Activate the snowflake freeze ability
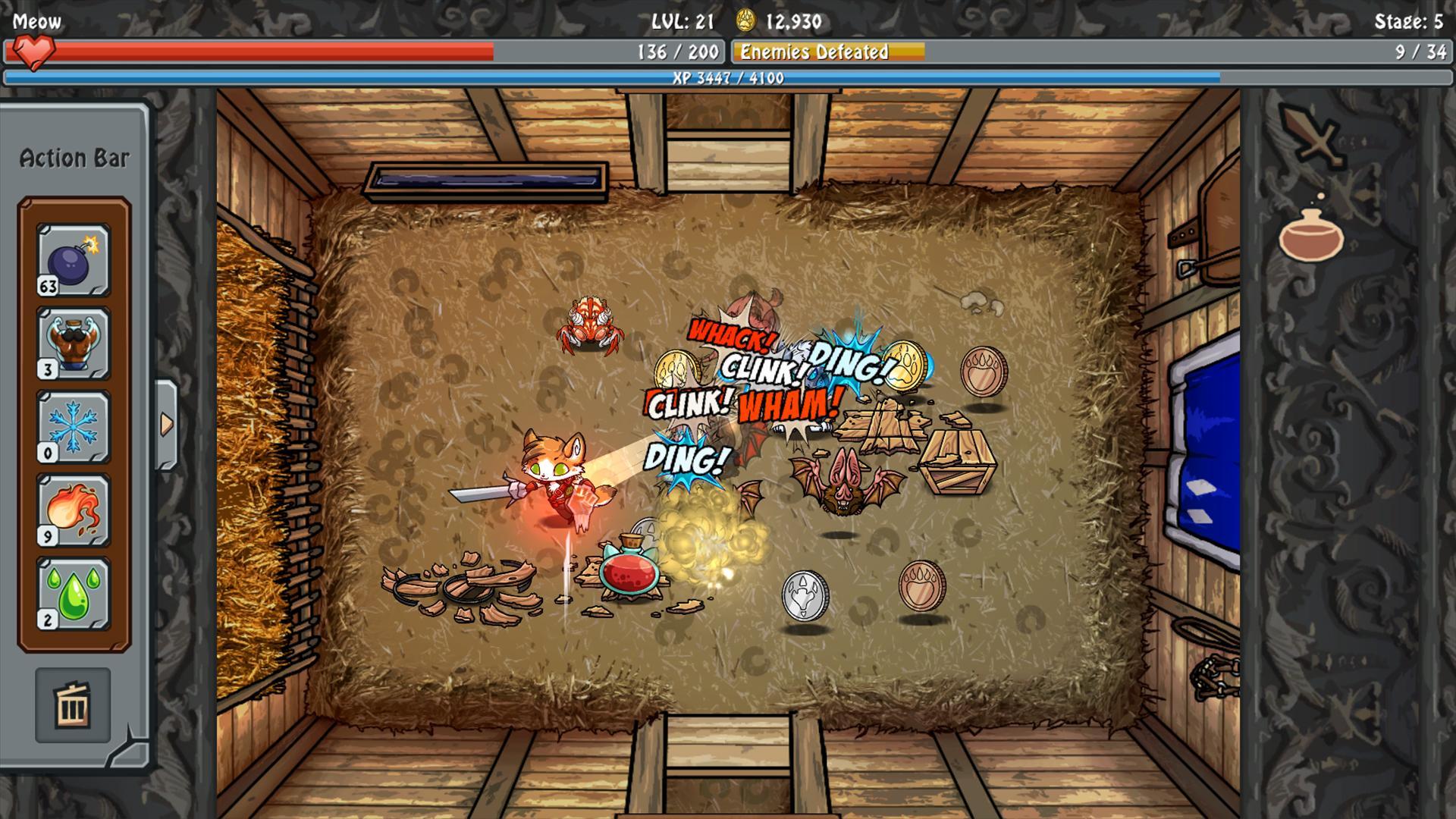 click(x=74, y=427)
